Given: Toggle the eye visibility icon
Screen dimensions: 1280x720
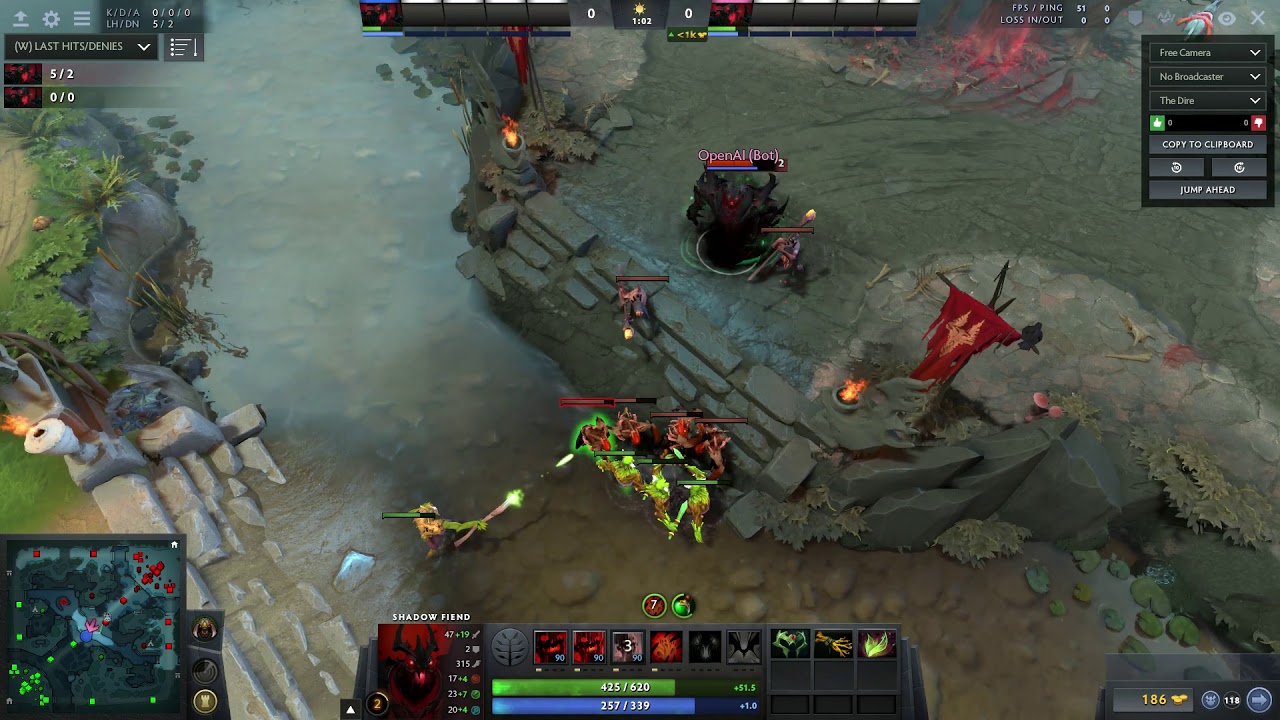Looking at the screenshot, I should tap(1227, 18).
